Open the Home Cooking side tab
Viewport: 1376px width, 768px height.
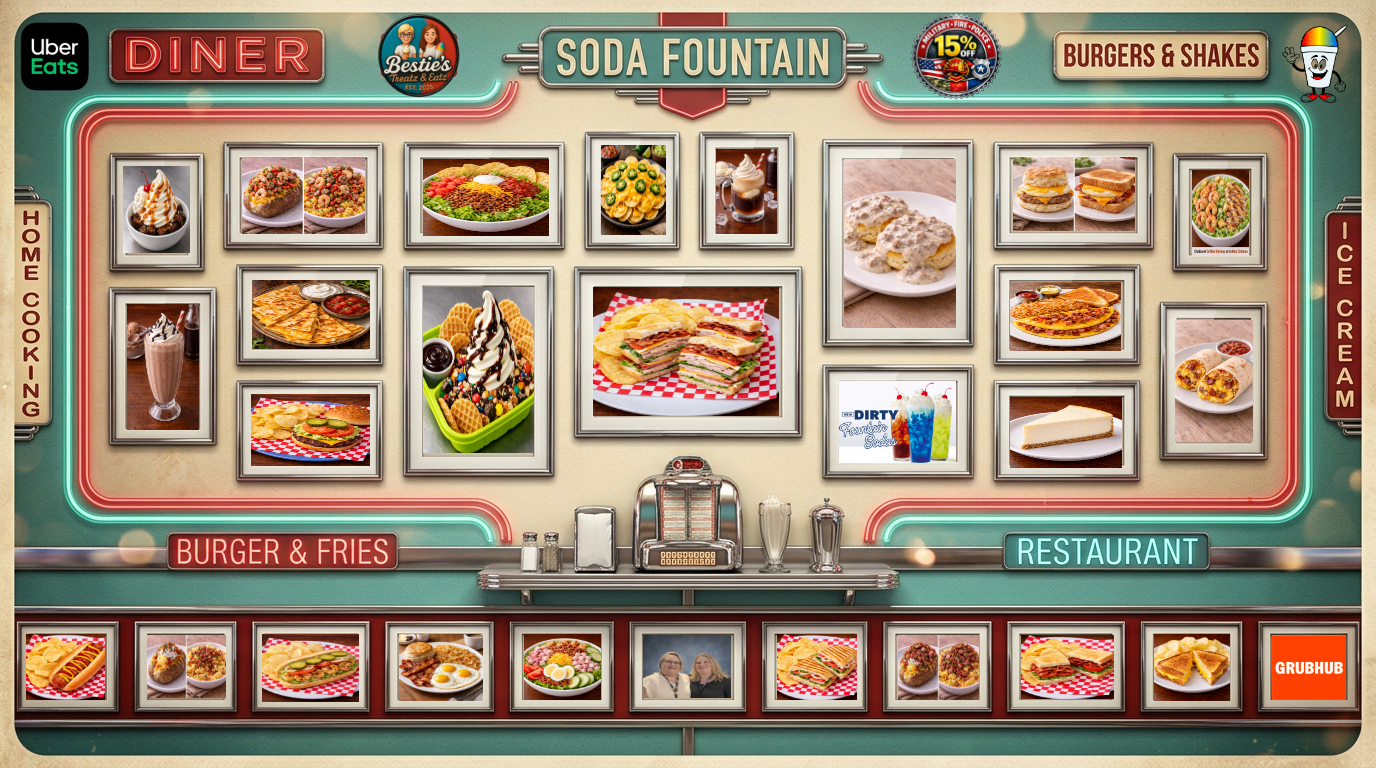click(32, 312)
